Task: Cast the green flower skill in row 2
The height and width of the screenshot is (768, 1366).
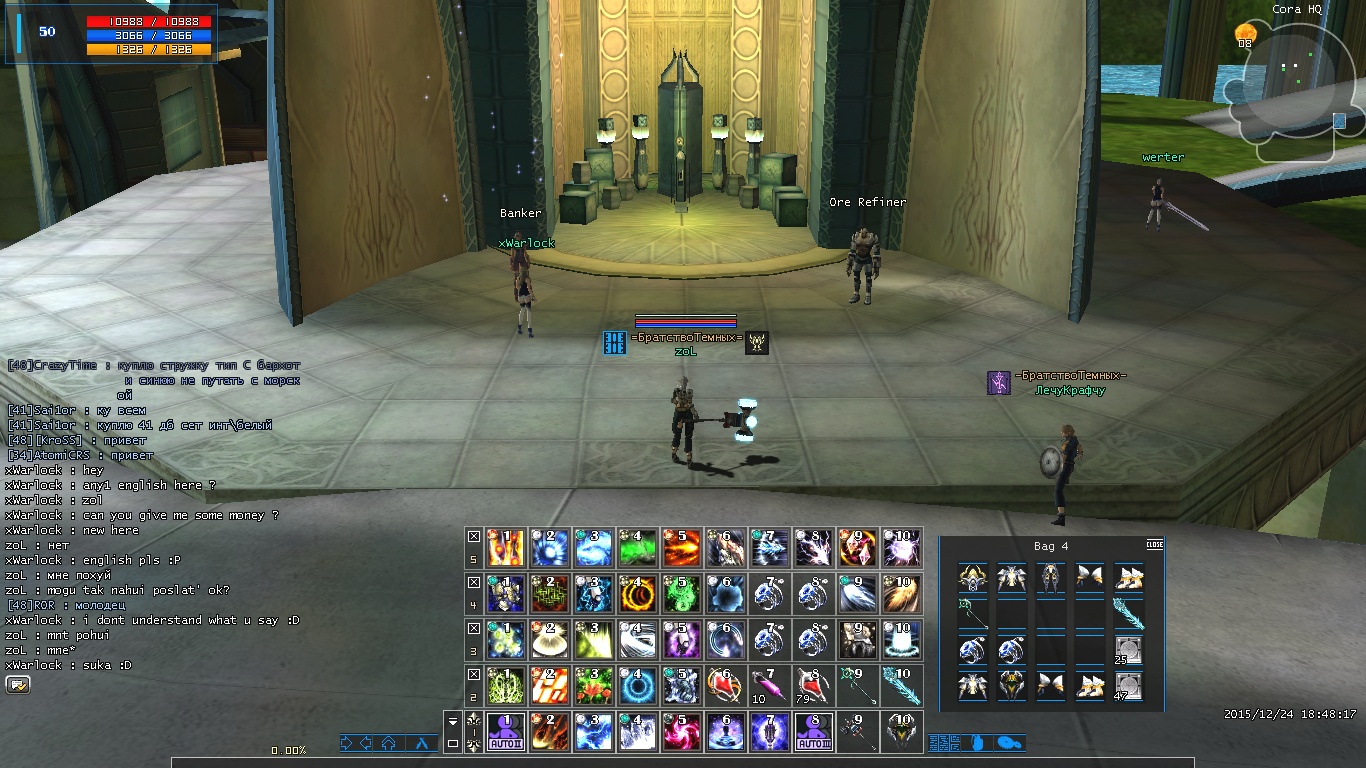Action: tap(594, 685)
